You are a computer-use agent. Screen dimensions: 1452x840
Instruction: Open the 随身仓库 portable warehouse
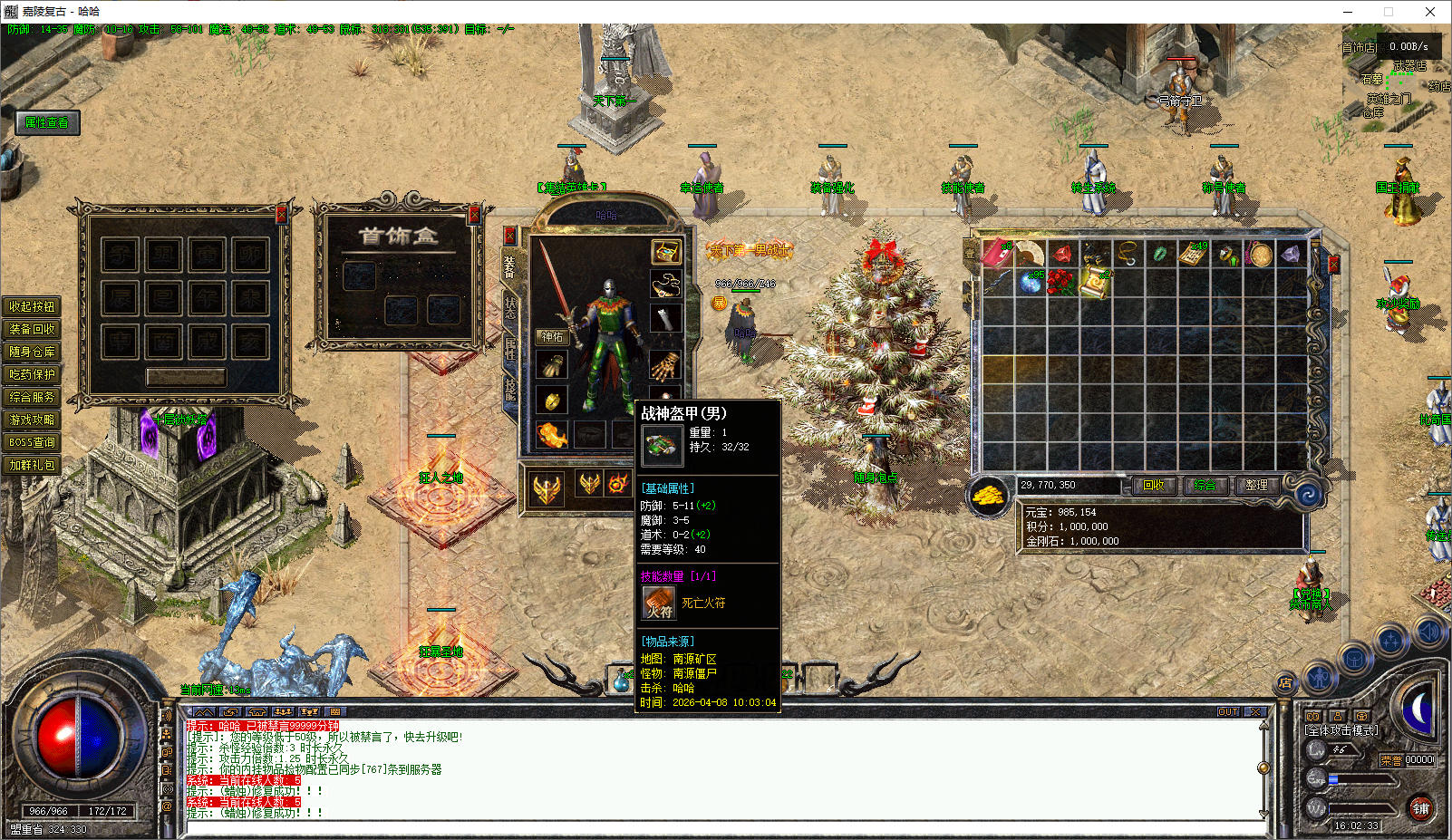point(32,352)
